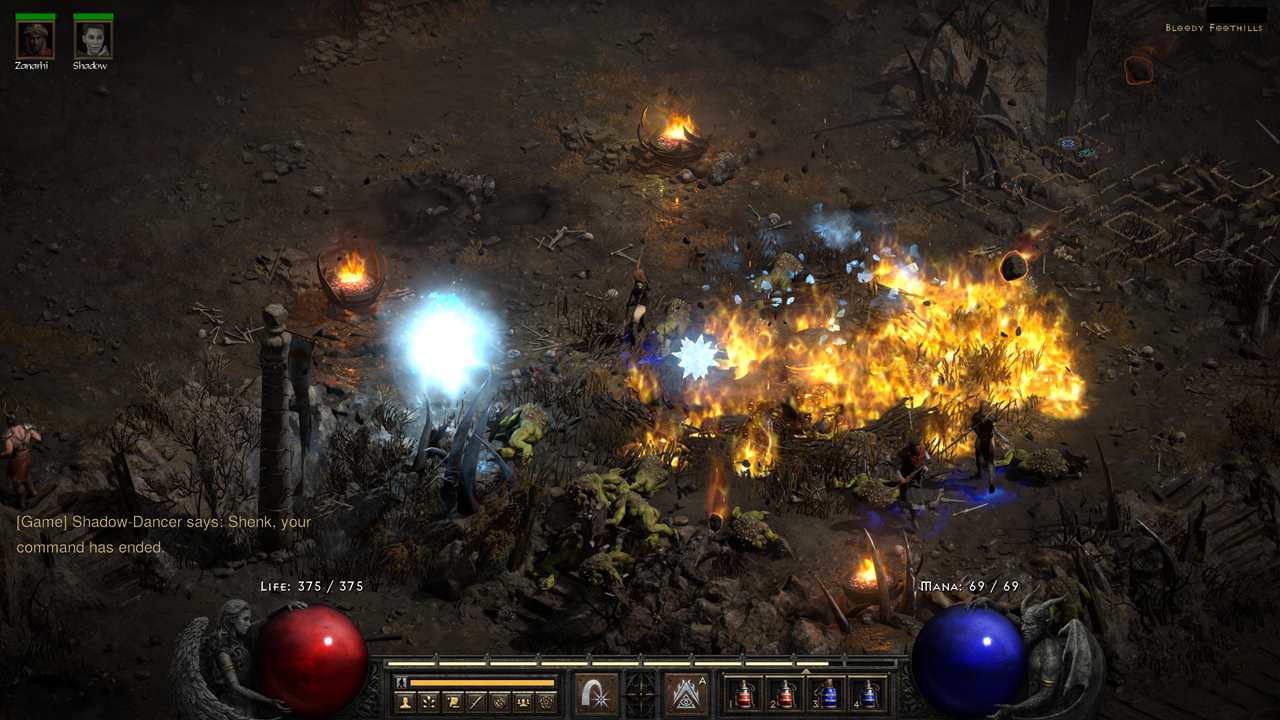
Task: Open the party screen two-figures icon
Action: pos(522,702)
